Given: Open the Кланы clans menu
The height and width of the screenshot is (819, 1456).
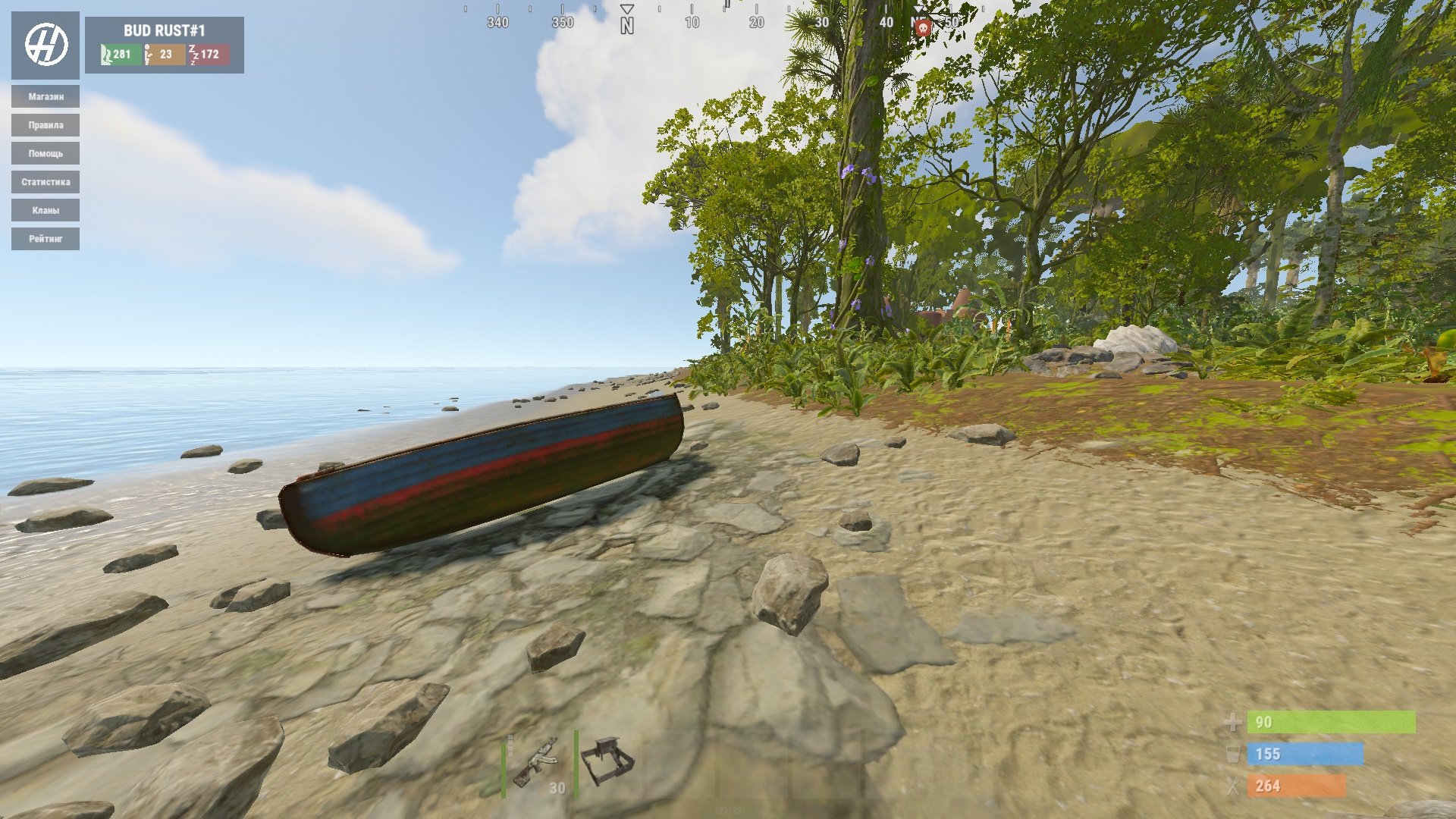Looking at the screenshot, I should [45, 210].
